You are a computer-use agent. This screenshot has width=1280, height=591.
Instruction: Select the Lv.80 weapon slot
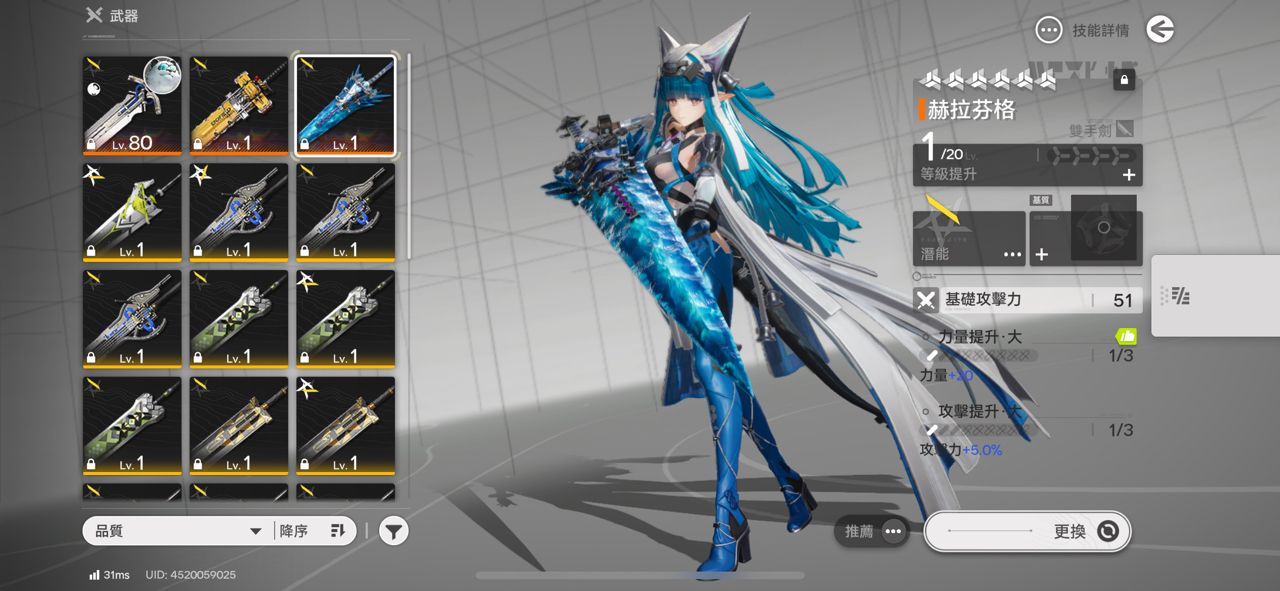[x=132, y=105]
